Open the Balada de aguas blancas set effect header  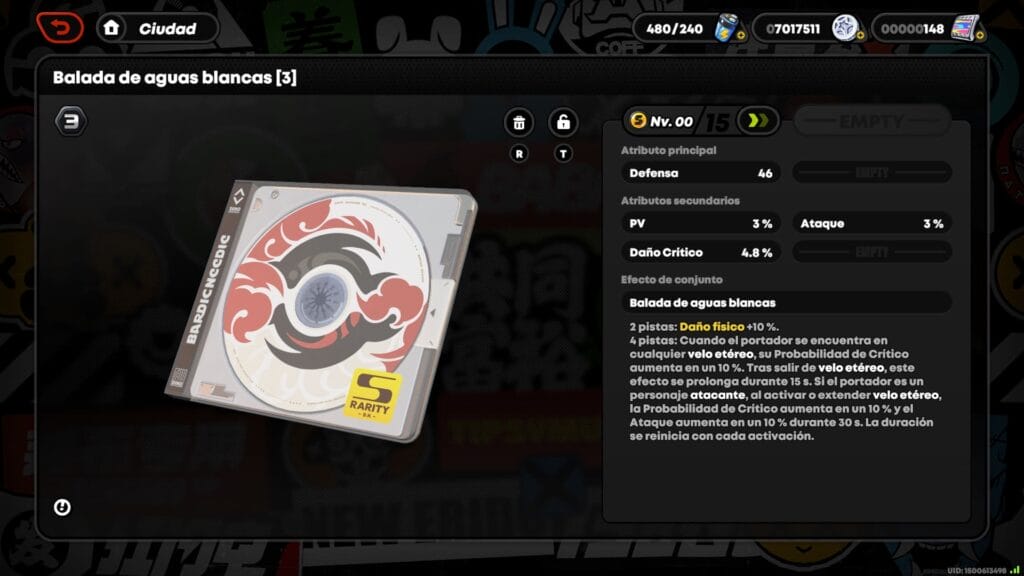click(786, 302)
